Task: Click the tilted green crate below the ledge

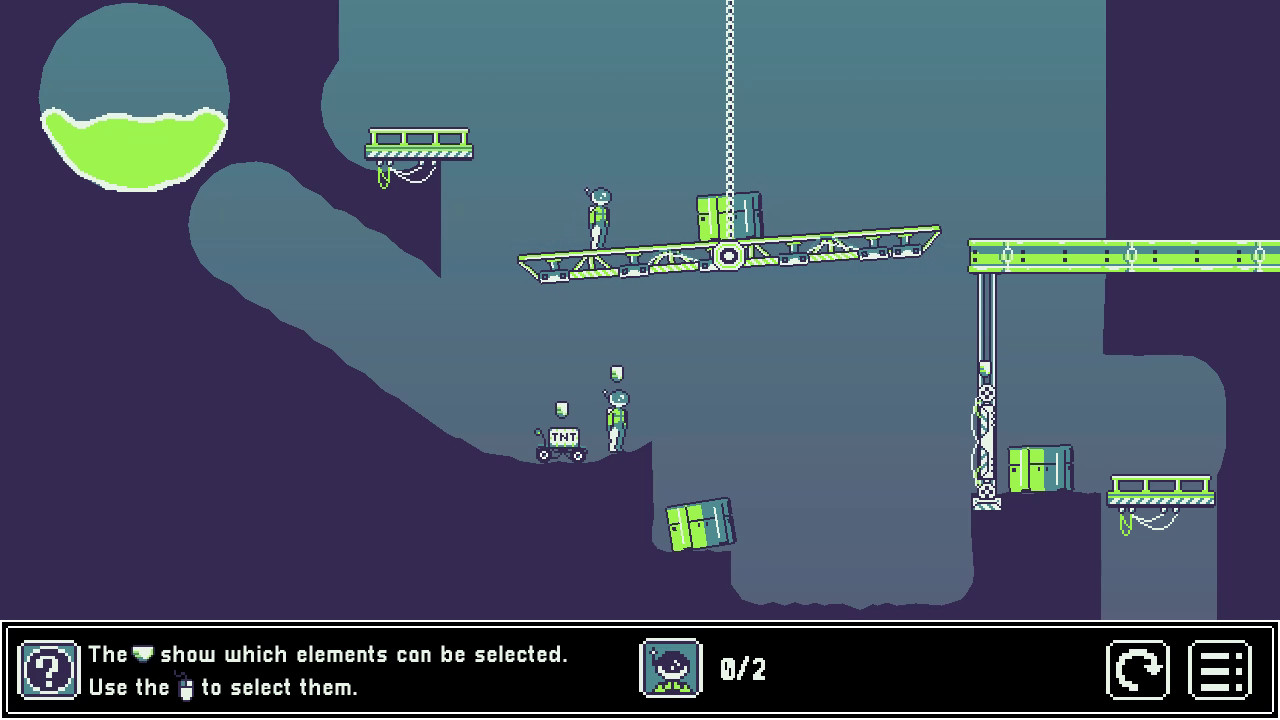Action: coord(698,525)
